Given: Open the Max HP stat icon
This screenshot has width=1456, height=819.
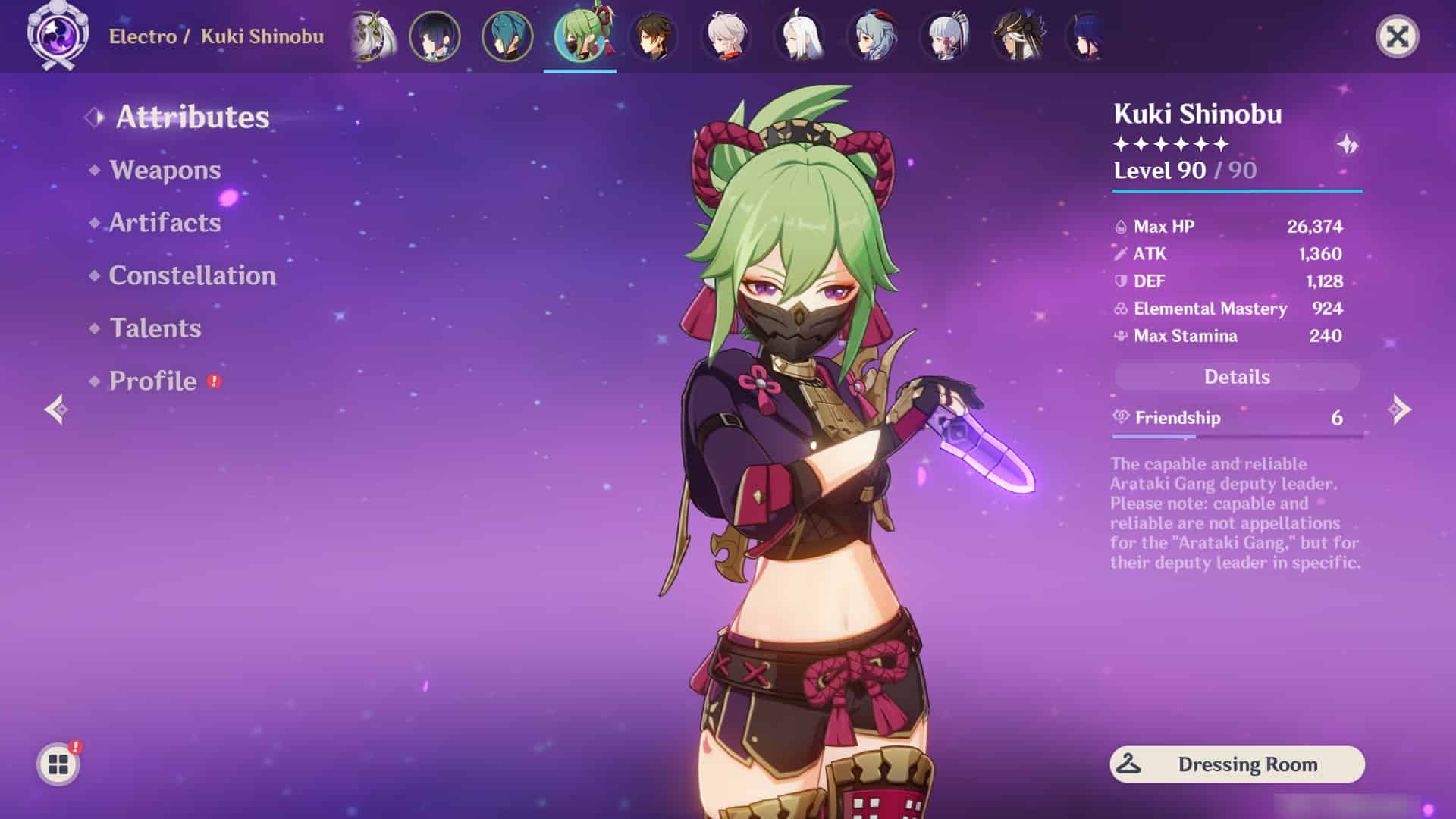Looking at the screenshot, I should pyautogui.click(x=1120, y=225).
